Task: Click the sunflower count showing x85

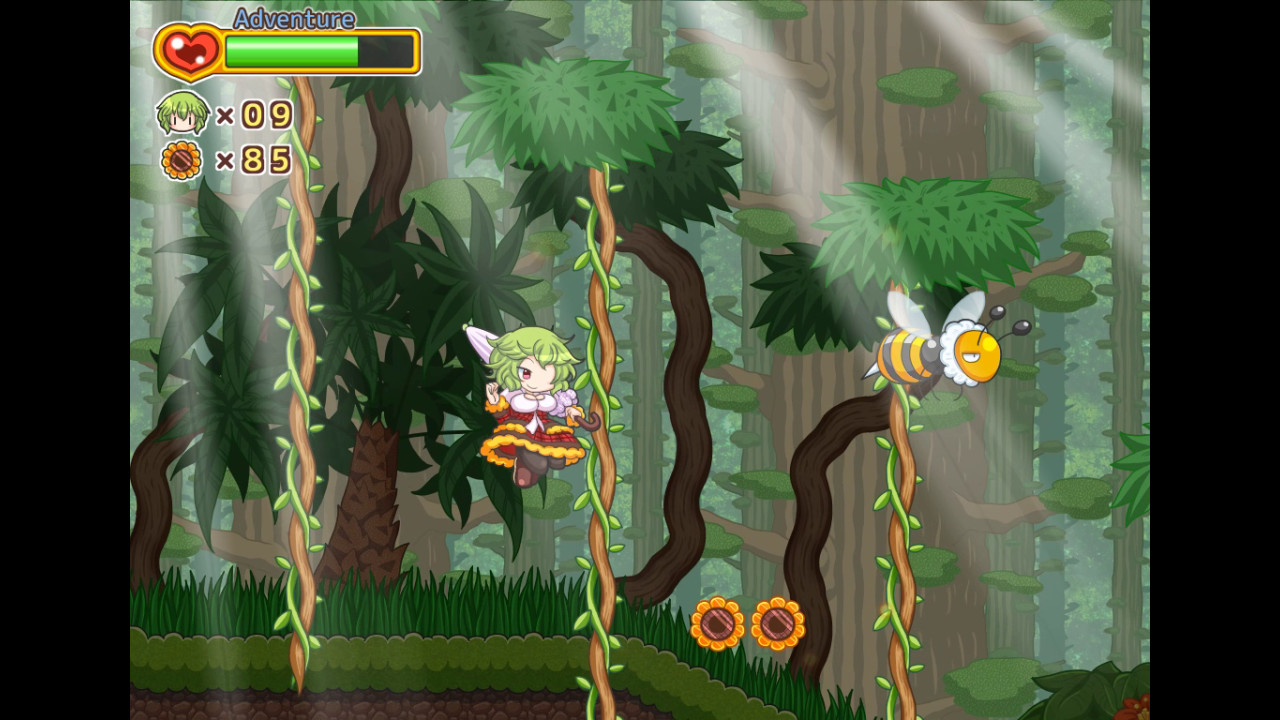Action: pos(254,158)
